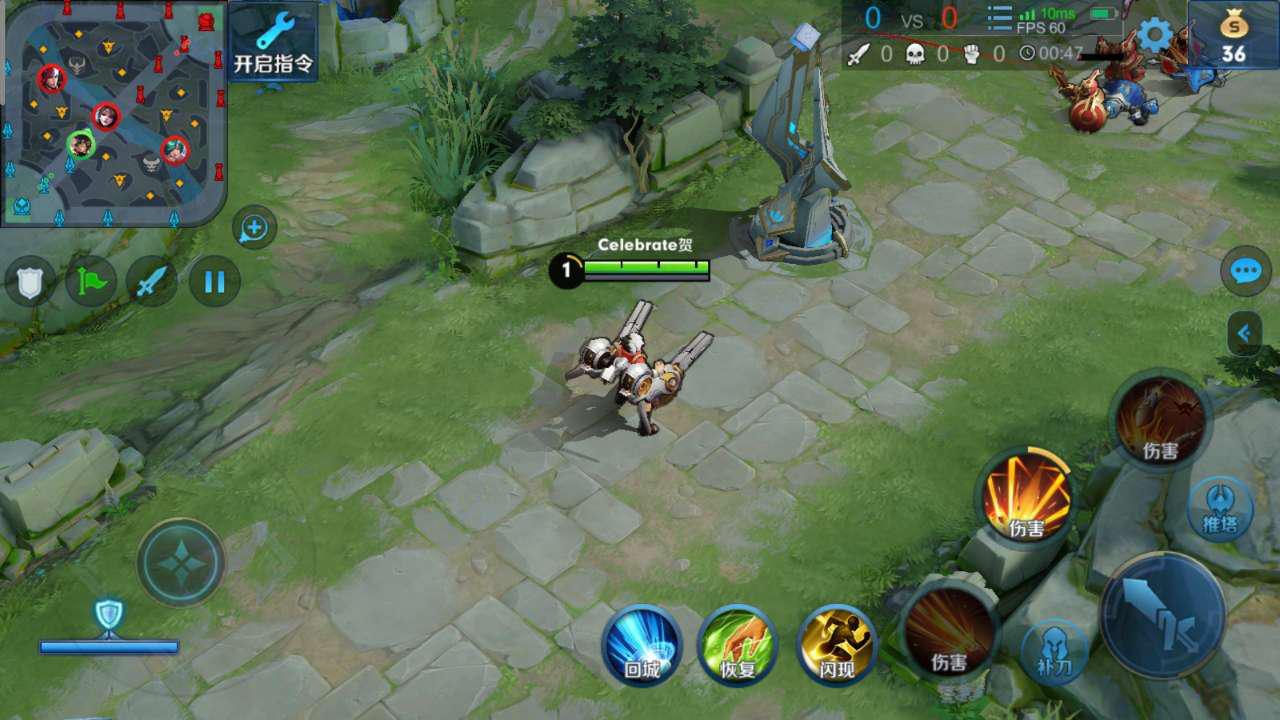Cast the bright glowing explosion 伤害 skill
Screen dimensions: 1280x720
click(1026, 497)
